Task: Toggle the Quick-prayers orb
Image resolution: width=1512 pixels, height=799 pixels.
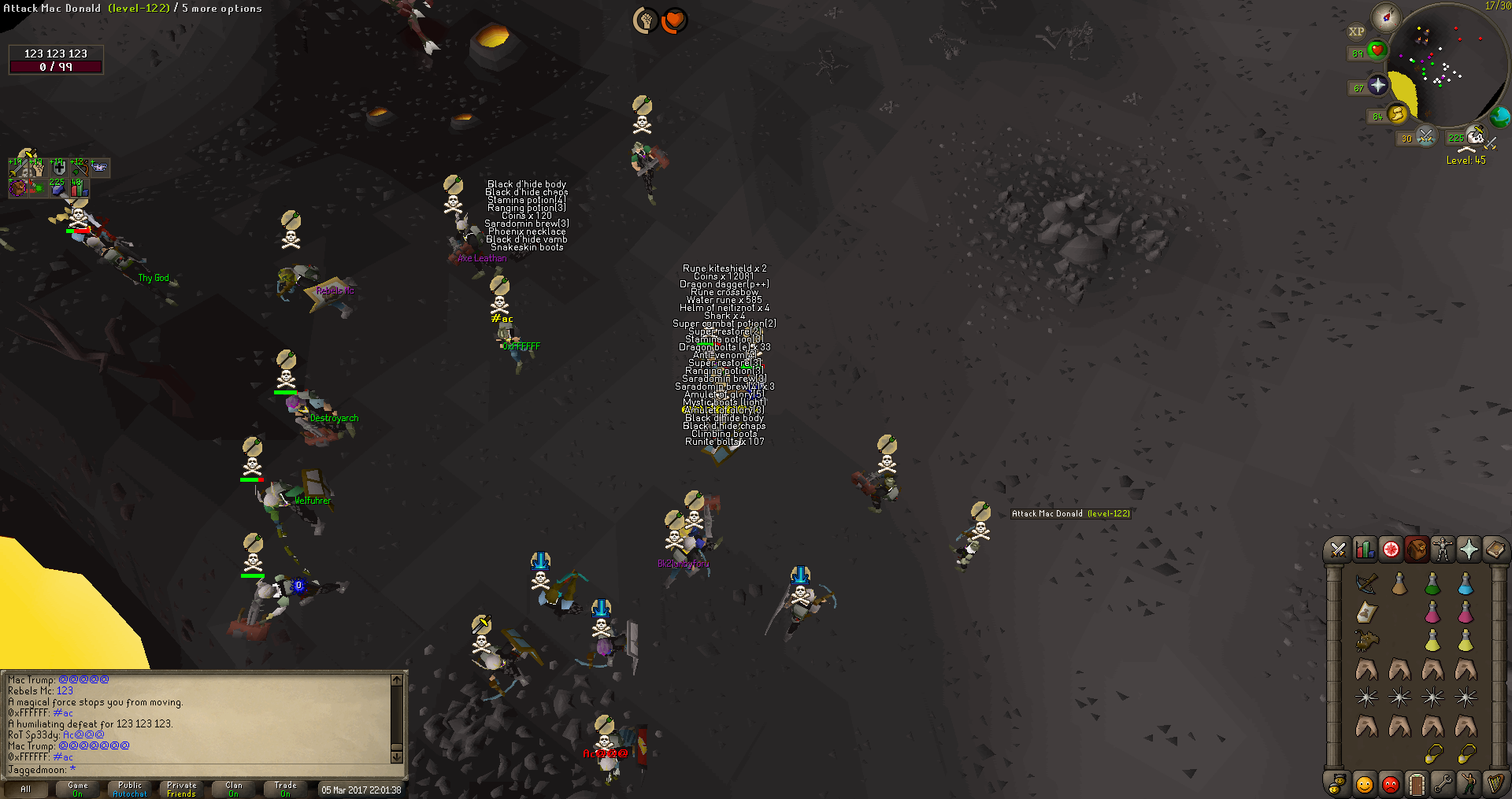Action: (x=1377, y=85)
